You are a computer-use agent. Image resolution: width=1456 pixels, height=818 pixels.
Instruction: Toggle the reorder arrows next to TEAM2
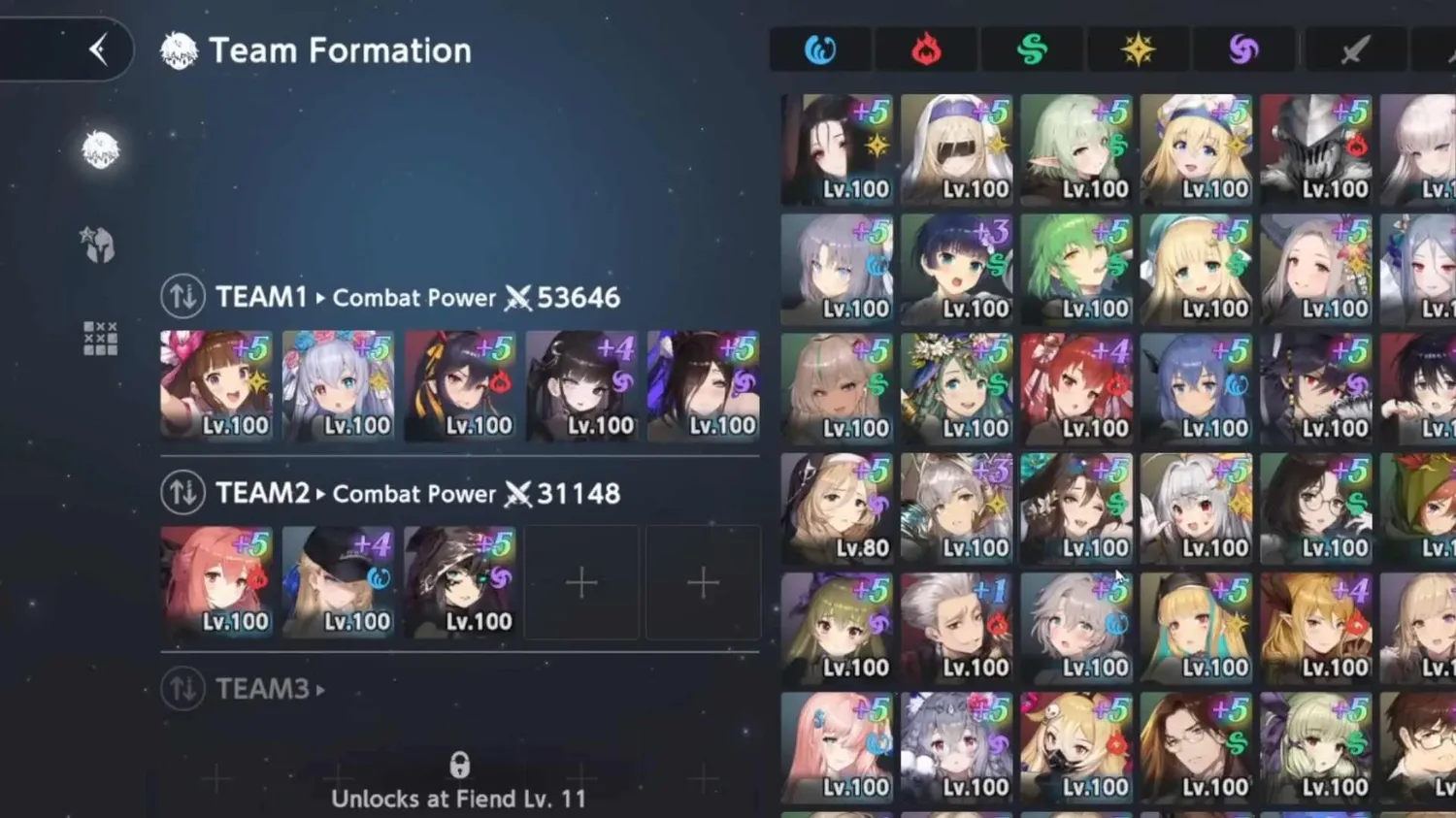pyautogui.click(x=181, y=492)
